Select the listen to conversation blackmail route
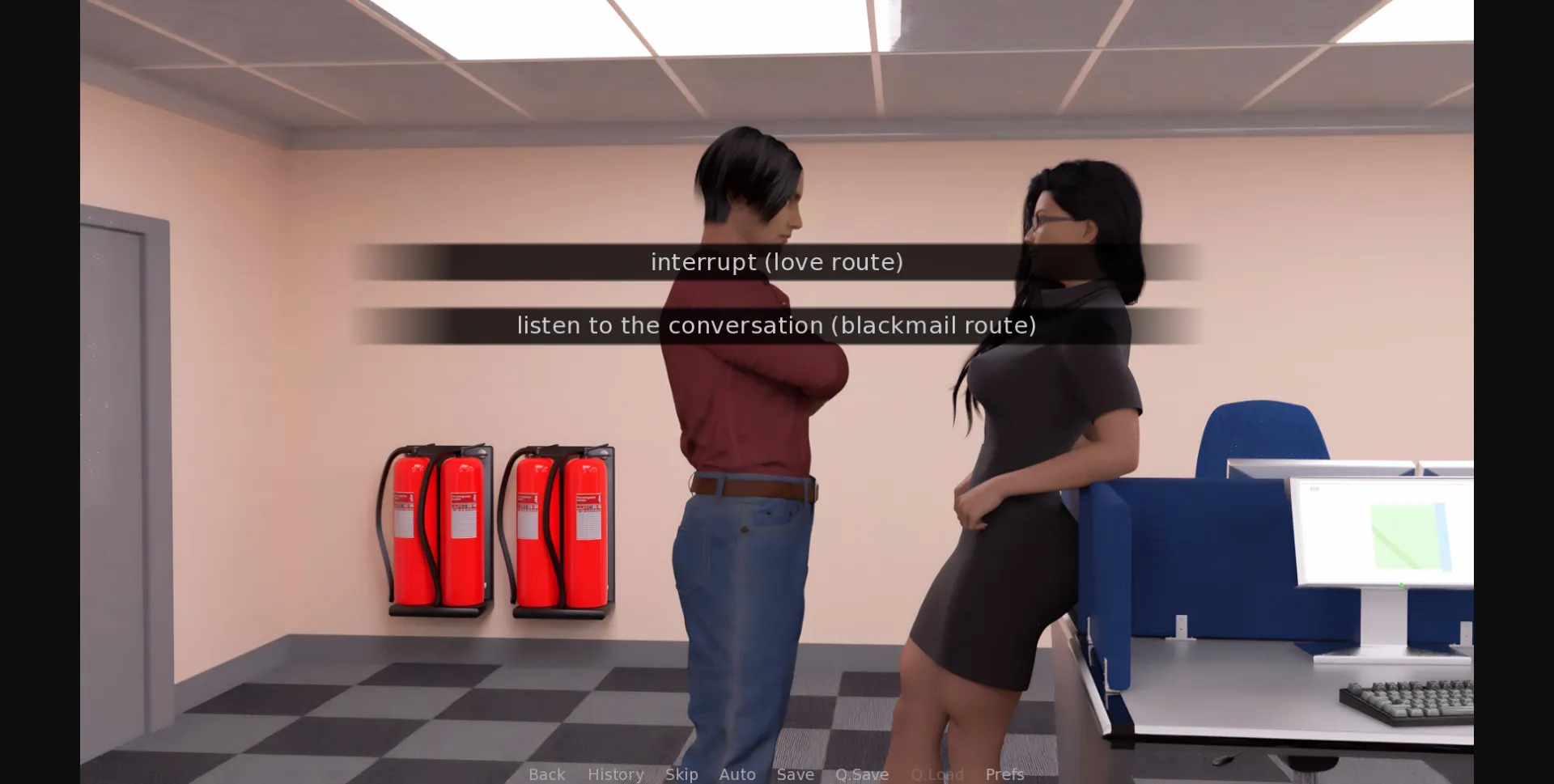Viewport: 1554px width, 784px height. 776,325
